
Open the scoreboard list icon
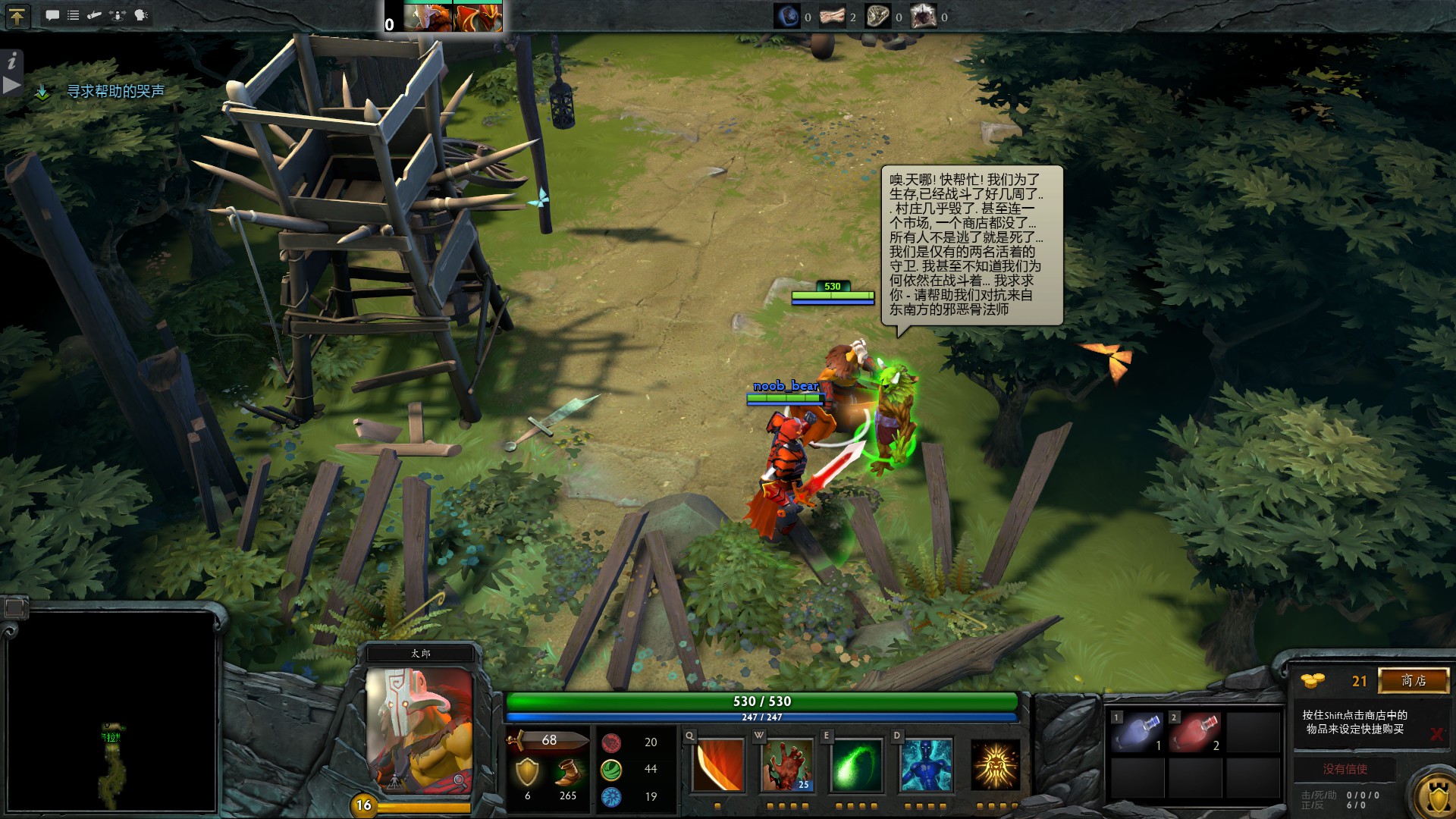click(73, 15)
